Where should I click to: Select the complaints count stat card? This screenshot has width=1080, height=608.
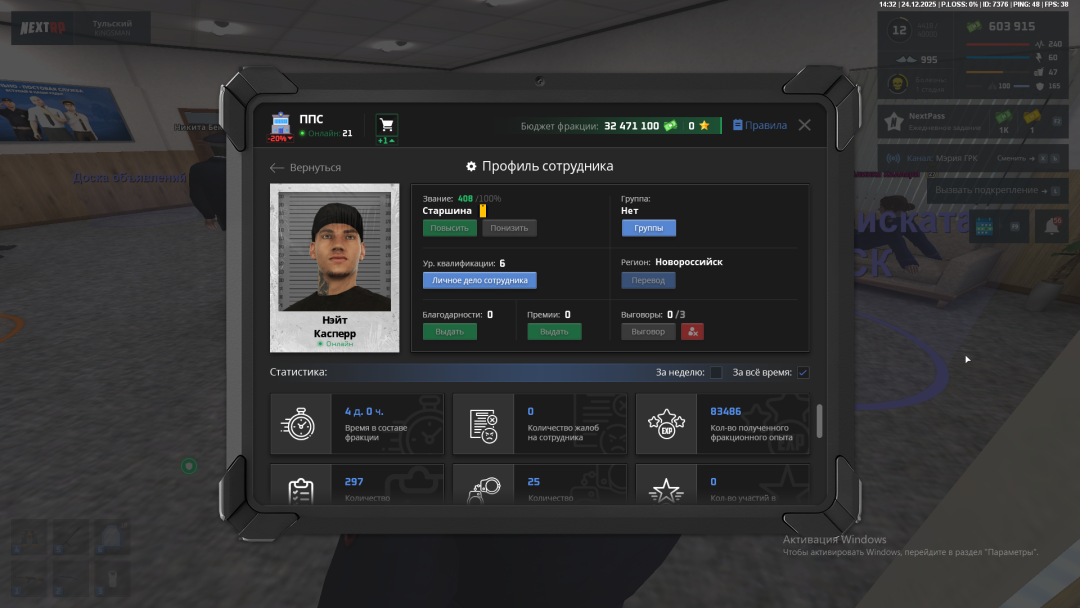[x=540, y=424]
